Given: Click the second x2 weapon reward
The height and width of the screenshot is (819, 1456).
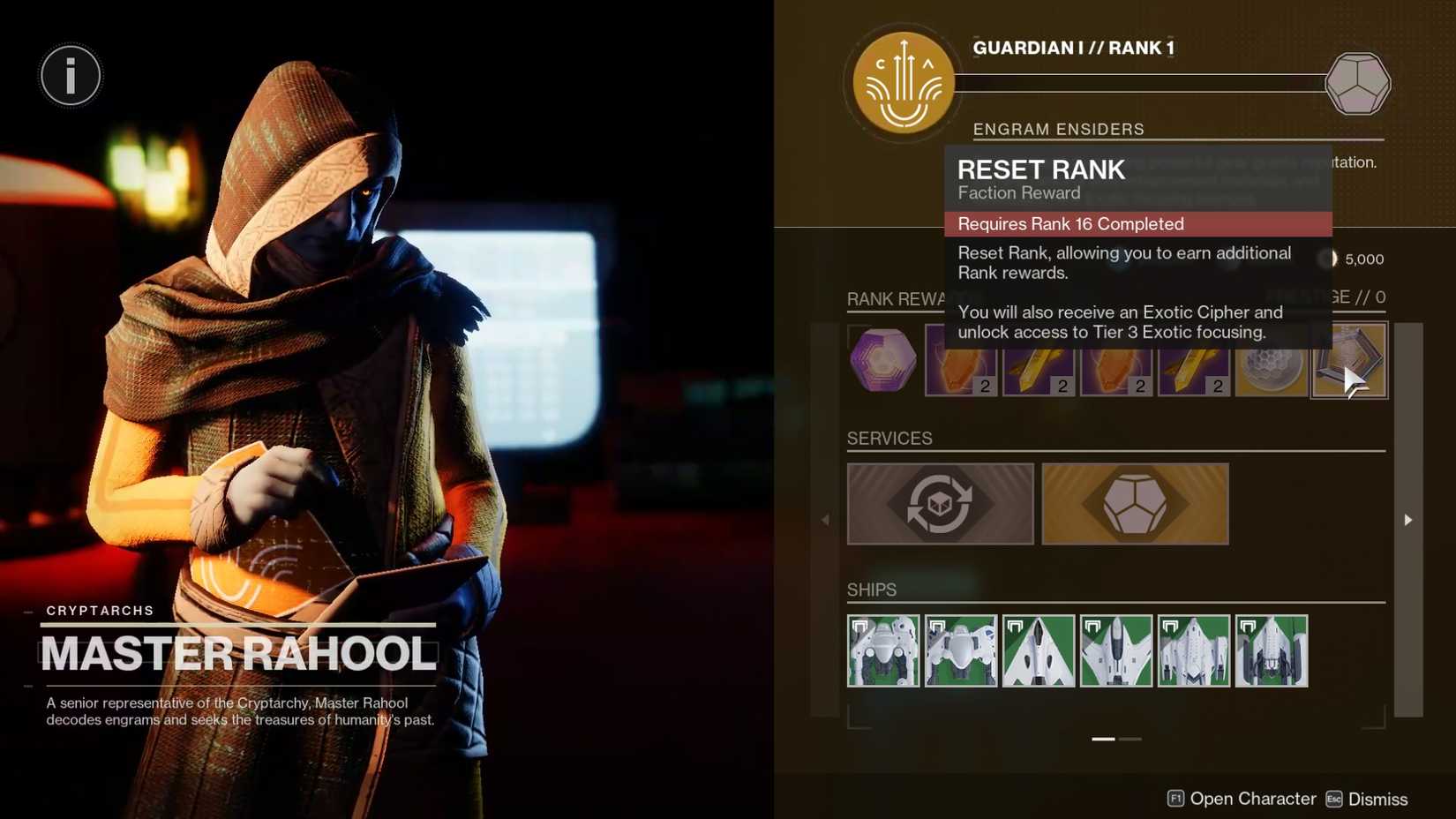Looking at the screenshot, I should [x=1038, y=360].
